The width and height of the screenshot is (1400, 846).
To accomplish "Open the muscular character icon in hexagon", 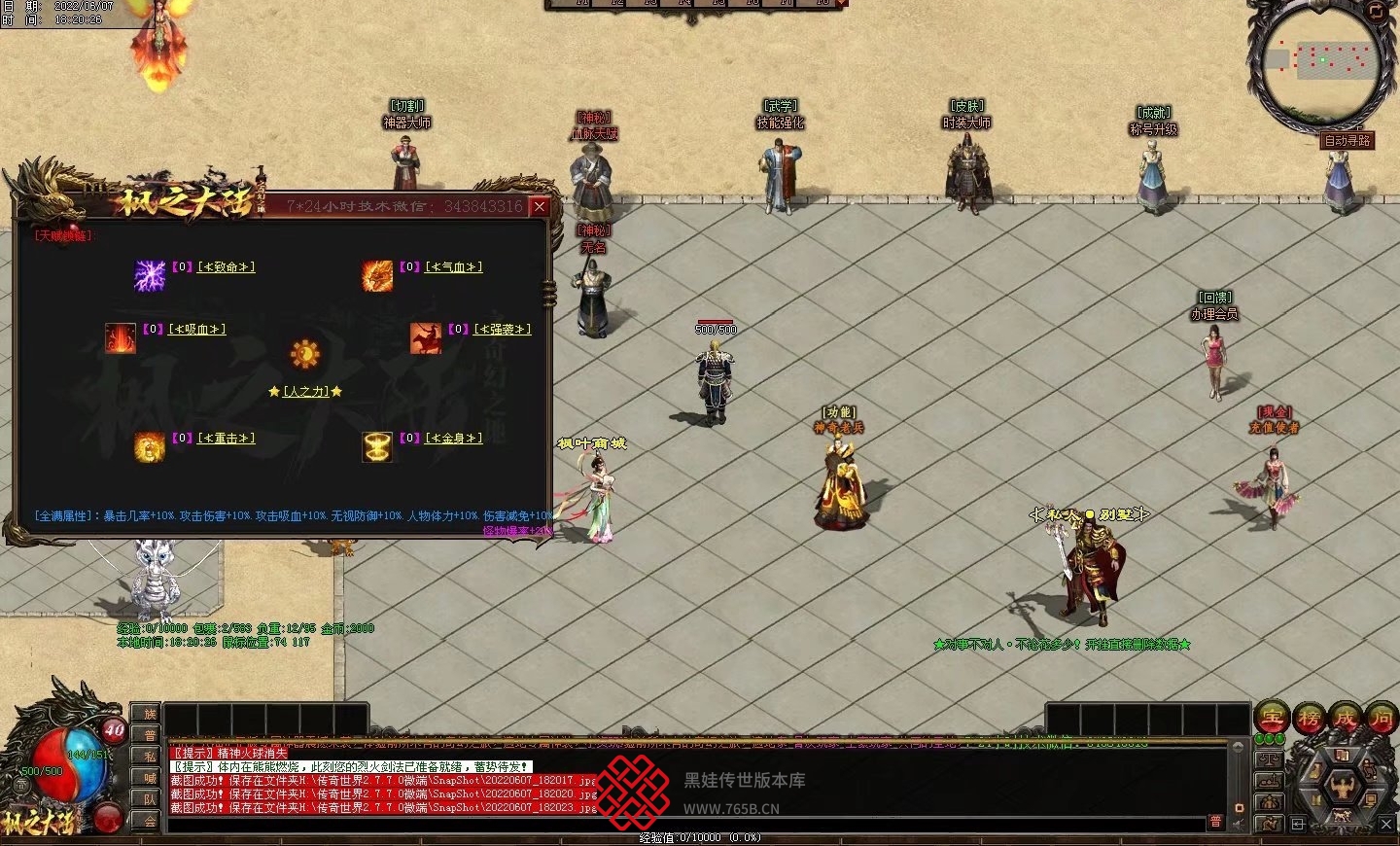I will [x=1343, y=786].
